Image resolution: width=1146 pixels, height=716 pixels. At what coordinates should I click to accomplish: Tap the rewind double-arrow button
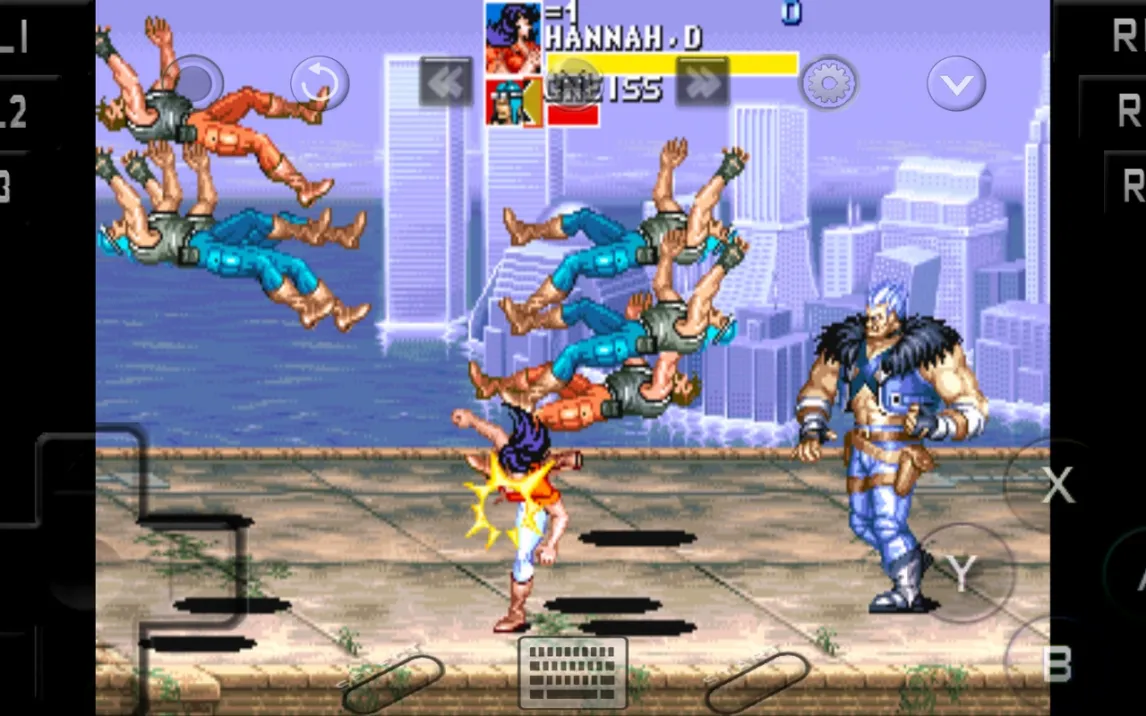[446, 82]
